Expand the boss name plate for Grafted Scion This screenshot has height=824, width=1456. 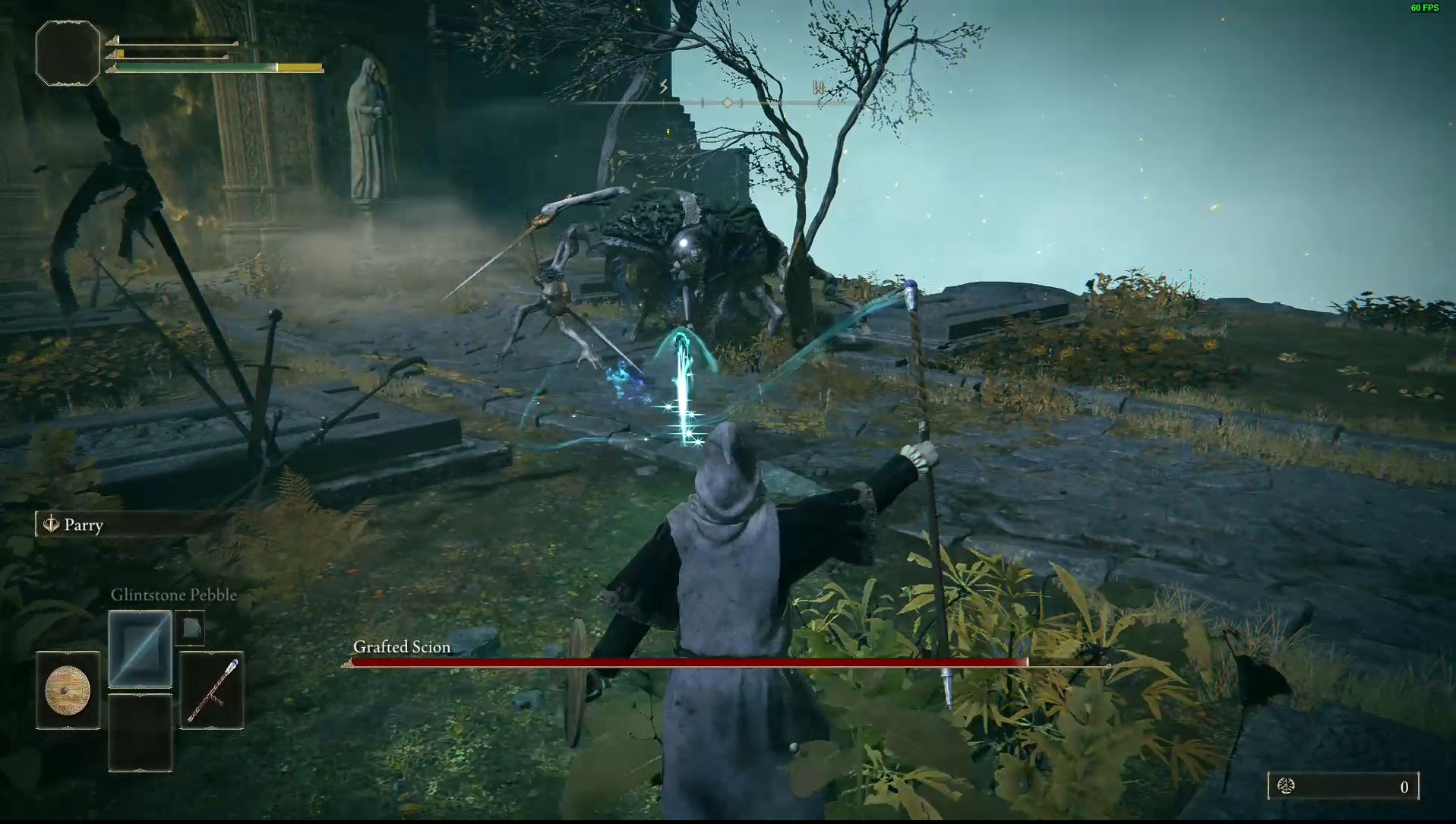point(400,647)
